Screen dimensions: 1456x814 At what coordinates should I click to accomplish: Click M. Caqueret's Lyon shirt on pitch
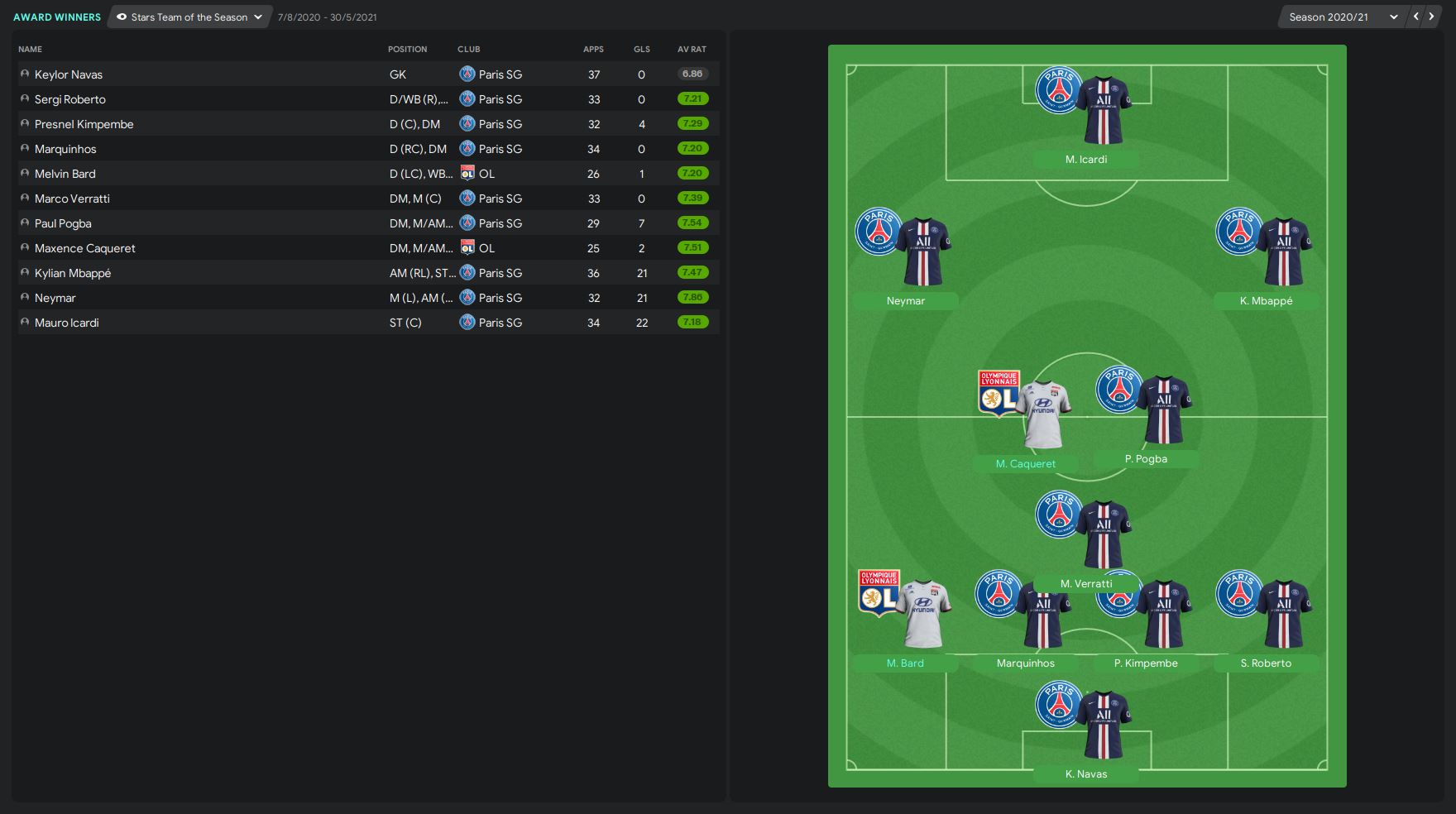point(1042,415)
